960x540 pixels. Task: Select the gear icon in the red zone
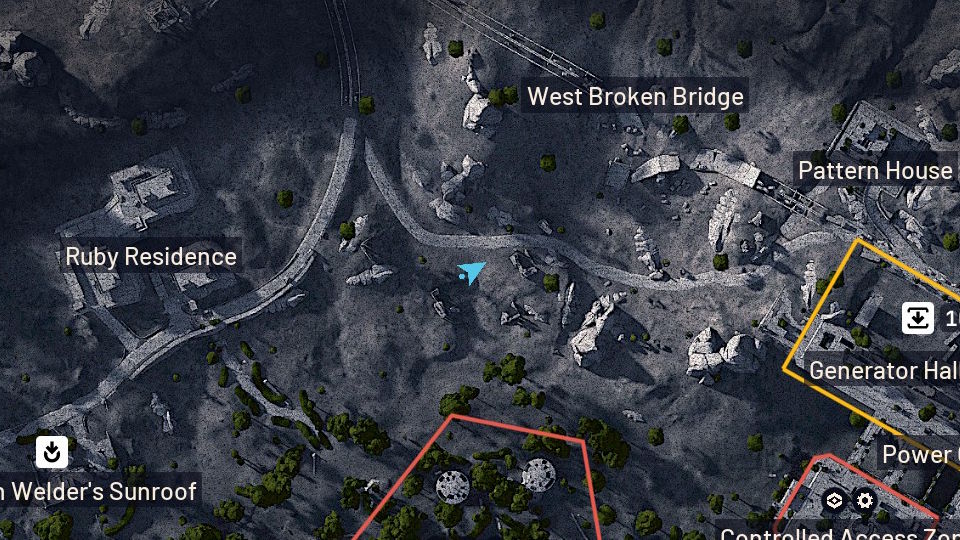click(x=865, y=501)
